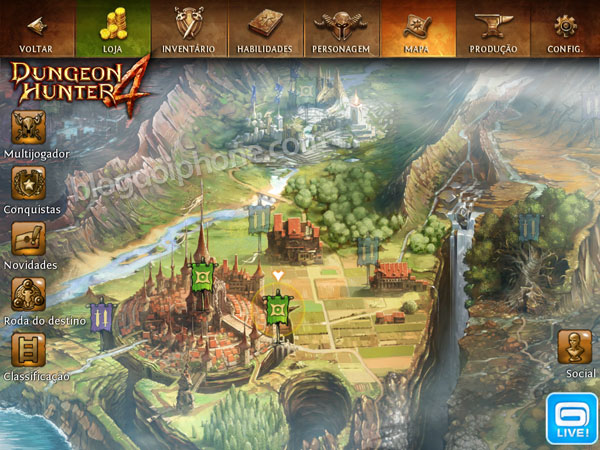Viewport: 600px width, 450px height.
Task: Select the Mapa tab
Action: coord(417,28)
